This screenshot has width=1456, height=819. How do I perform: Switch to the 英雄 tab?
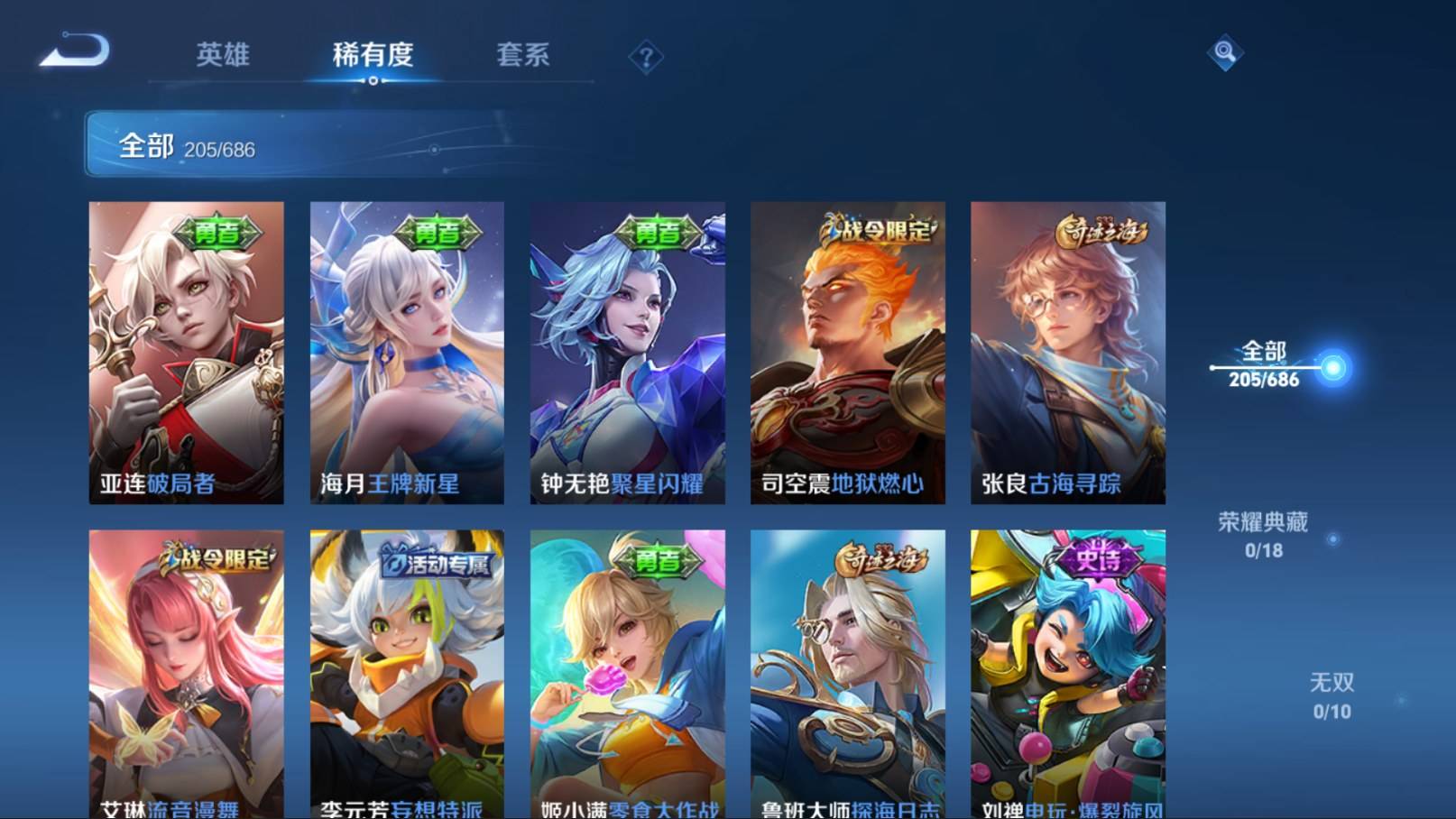click(x=223, y=55)
